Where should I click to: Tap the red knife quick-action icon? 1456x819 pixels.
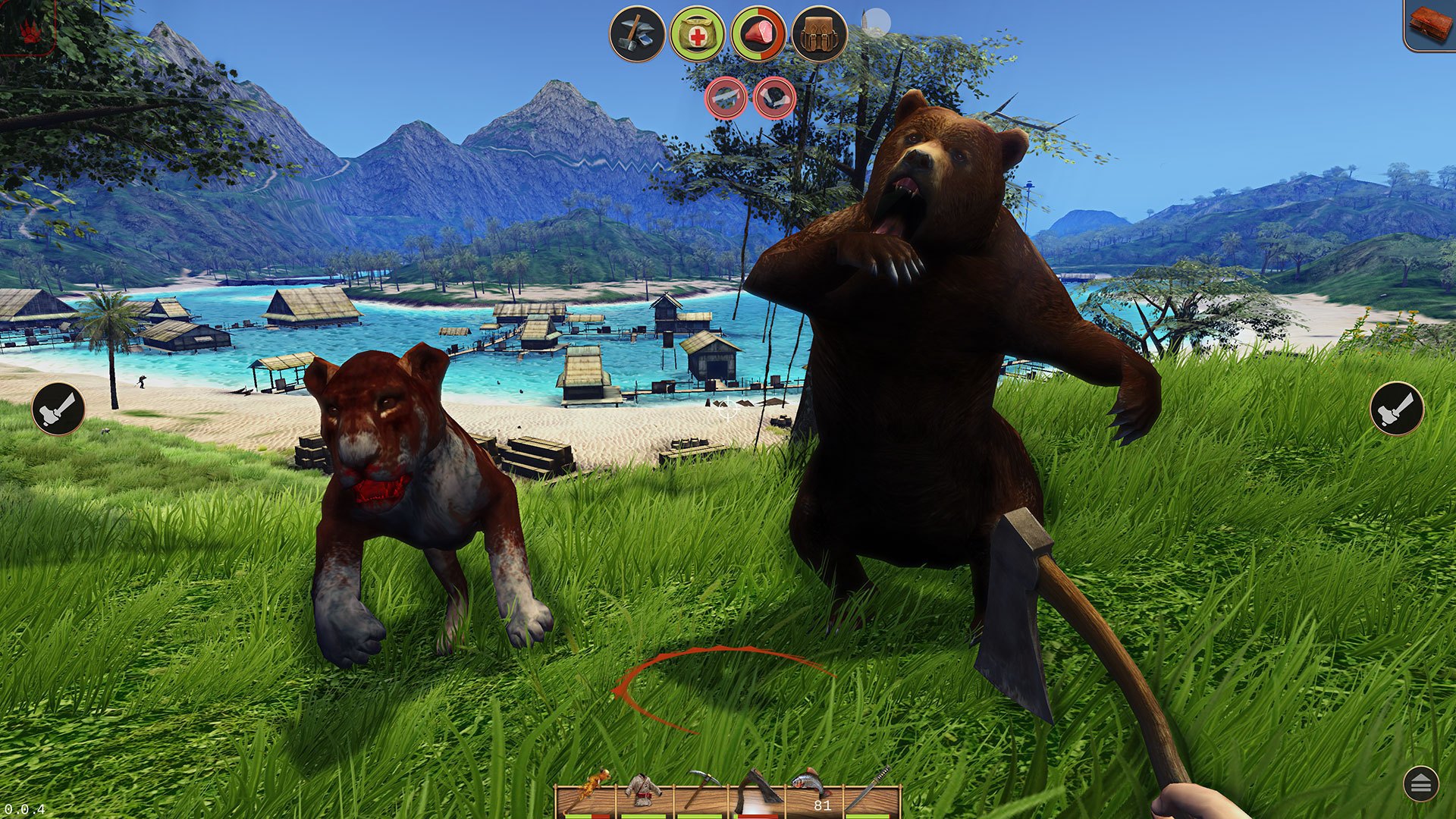click(x=724, y=98)
